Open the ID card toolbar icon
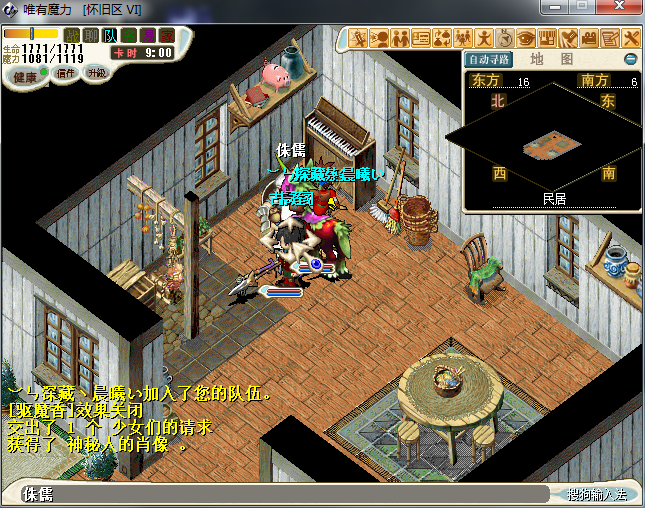The height and width of the screenshot is (508, 645). [x=420, y=39]
